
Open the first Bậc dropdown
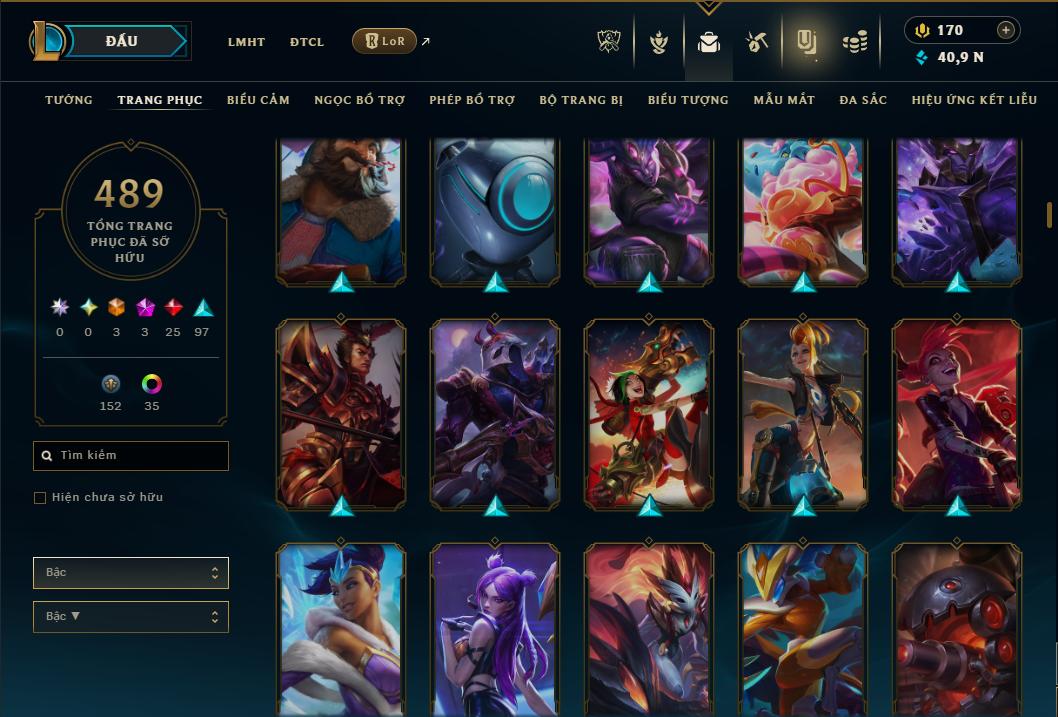(x=131, y=573)
